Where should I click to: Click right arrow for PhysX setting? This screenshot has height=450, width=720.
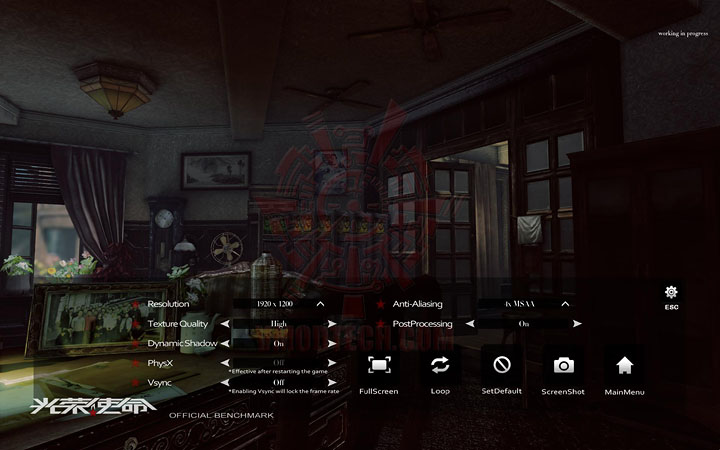(332, 363)
